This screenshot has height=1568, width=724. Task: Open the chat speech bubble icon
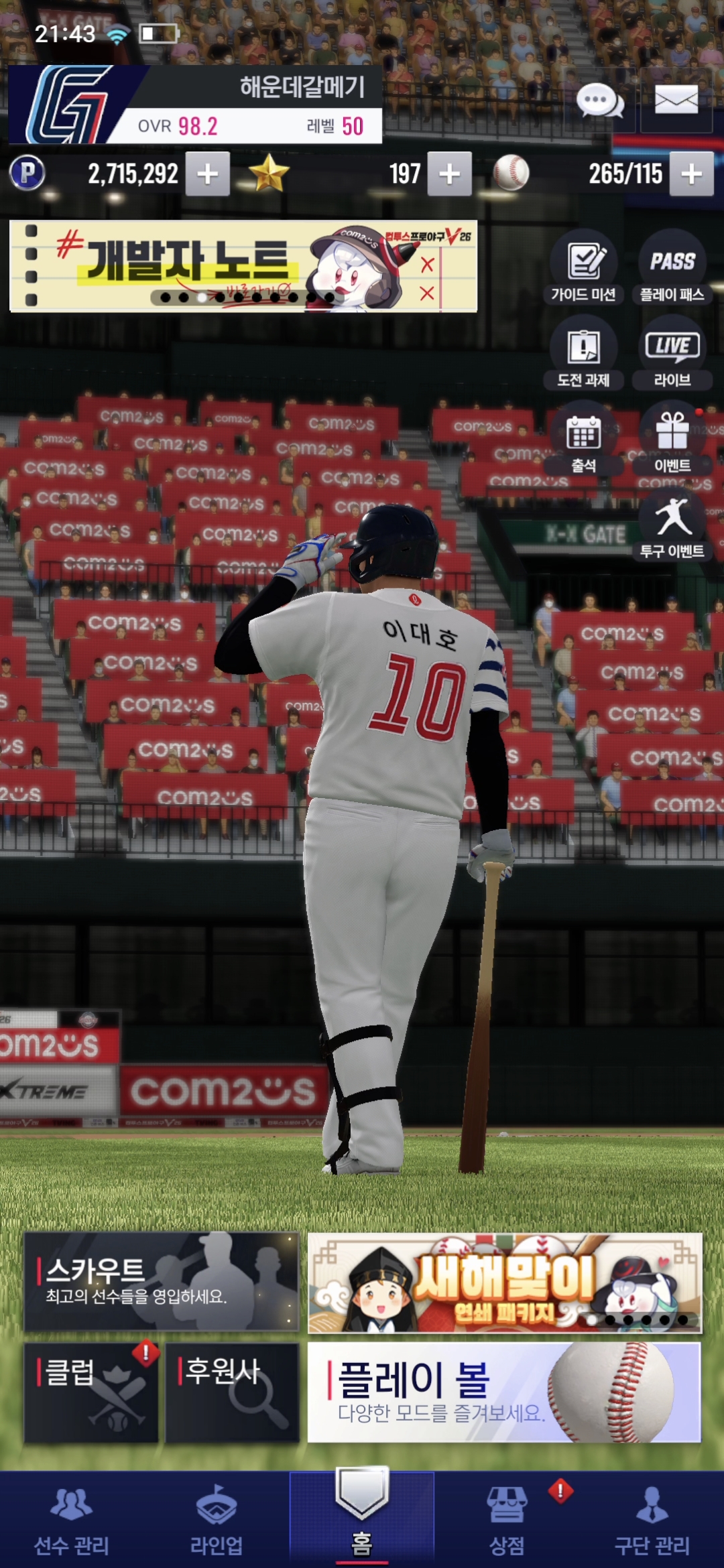tap(600, 101)
